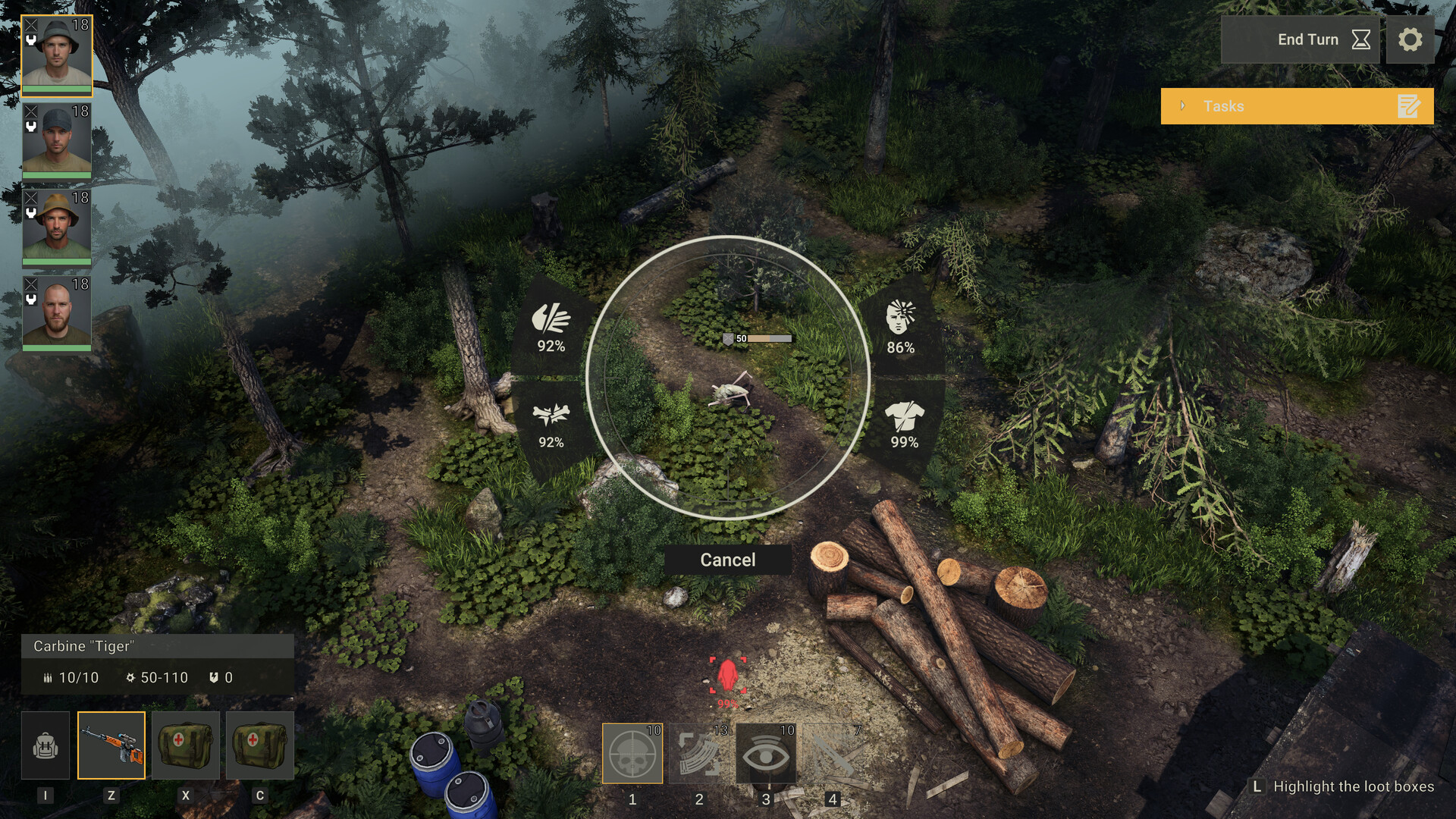Equip the Carbine "Tiger" weapon slot

(x=111, y=745)
